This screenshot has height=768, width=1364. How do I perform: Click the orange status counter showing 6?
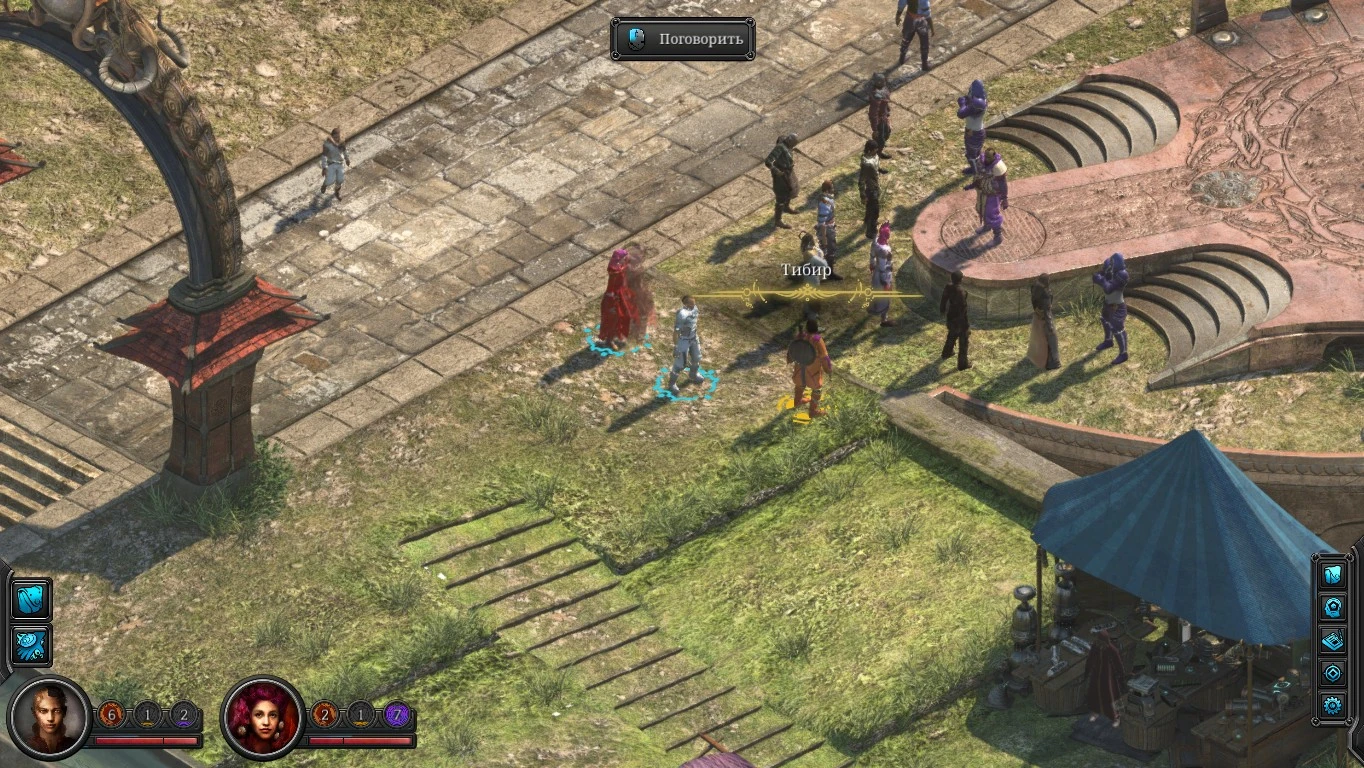pyautogui.click(x=110, y=714)
